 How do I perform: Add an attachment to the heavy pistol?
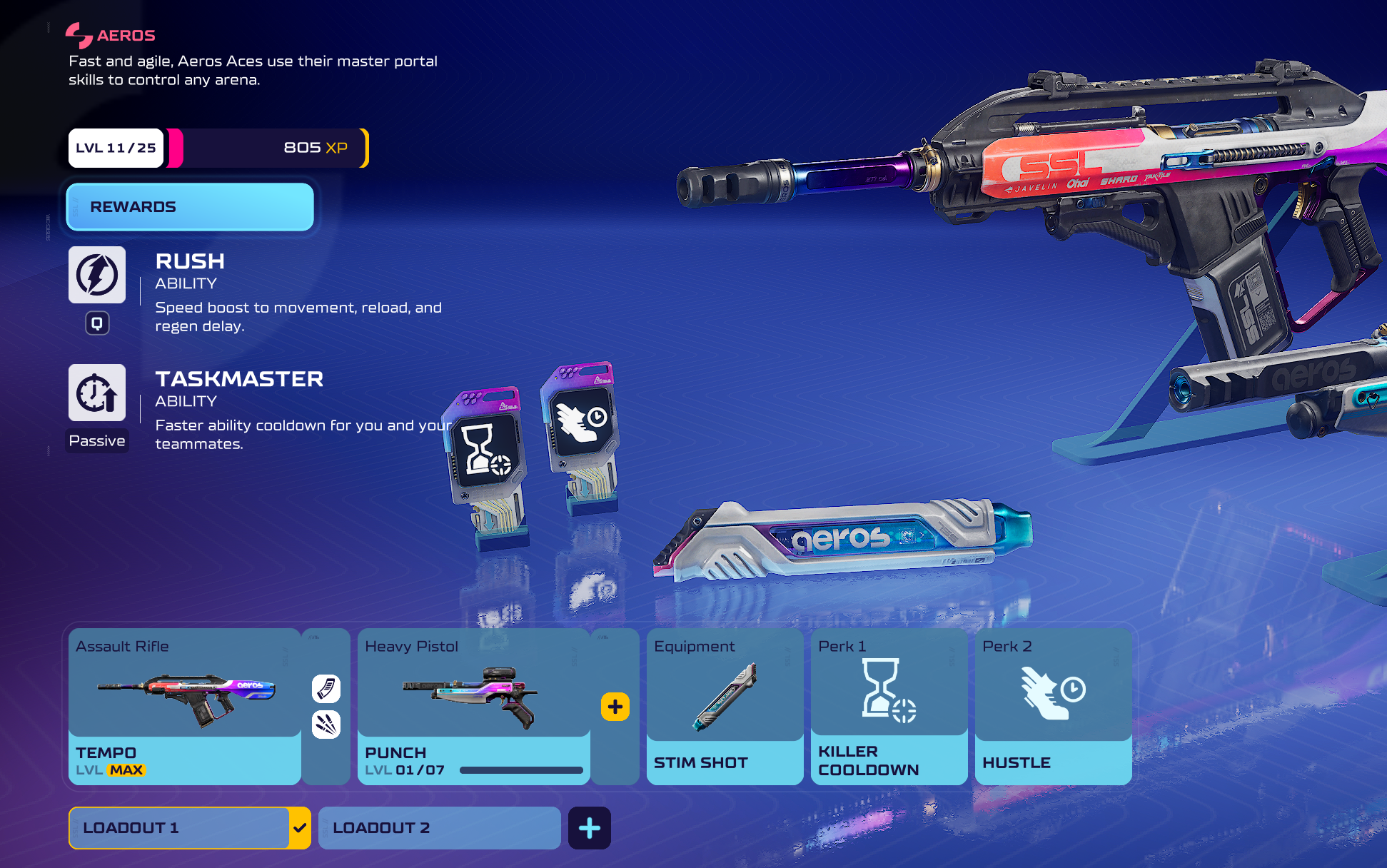[x=615, y=707]
